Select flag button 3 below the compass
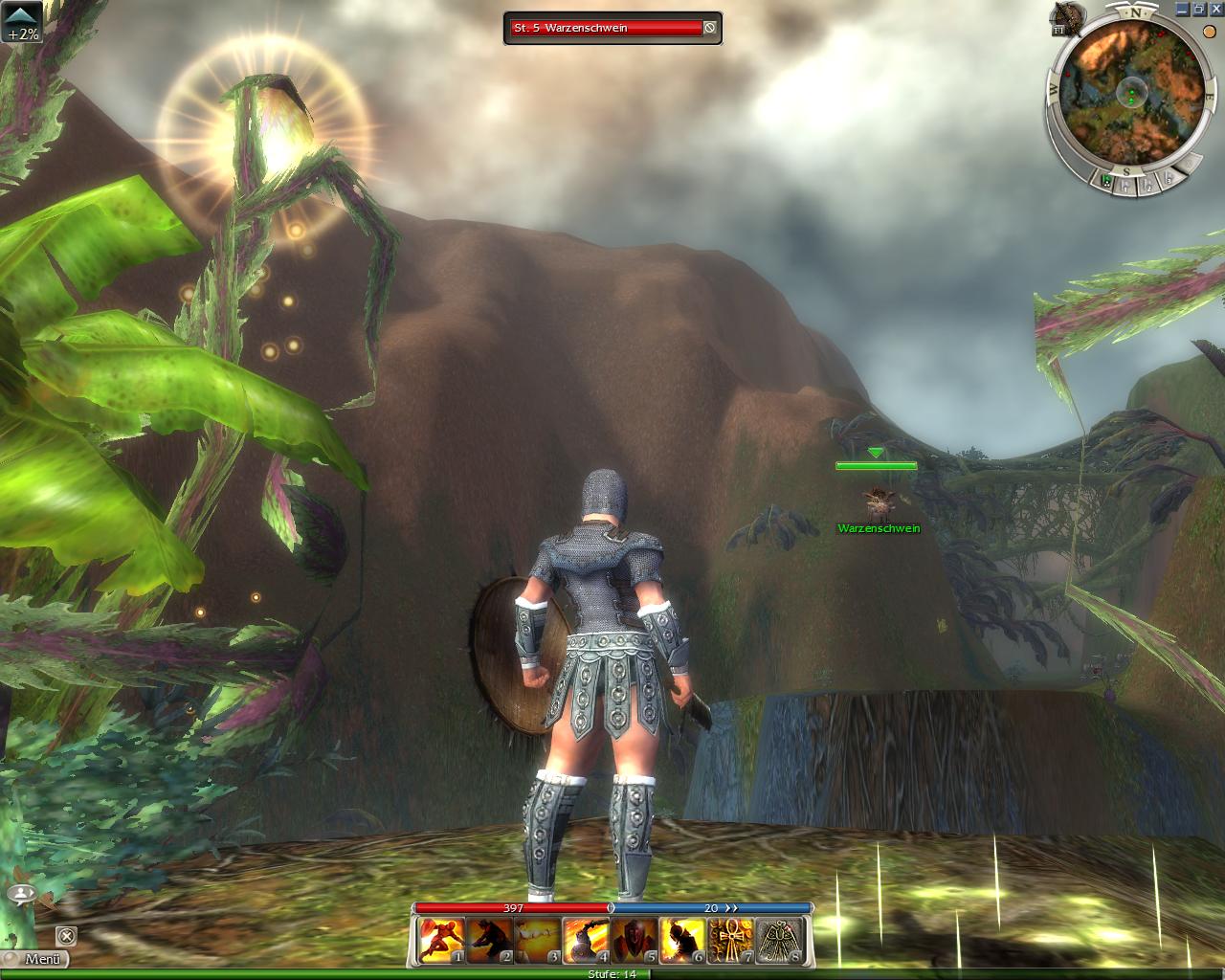Image resolution: width=1225 pixels, height=980 pixels. (x=1169, y=179)
